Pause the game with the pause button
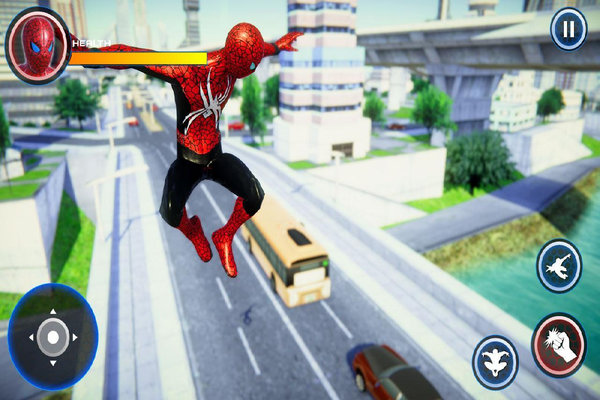This screenshot has height=400, width=600. coord(568,29)
